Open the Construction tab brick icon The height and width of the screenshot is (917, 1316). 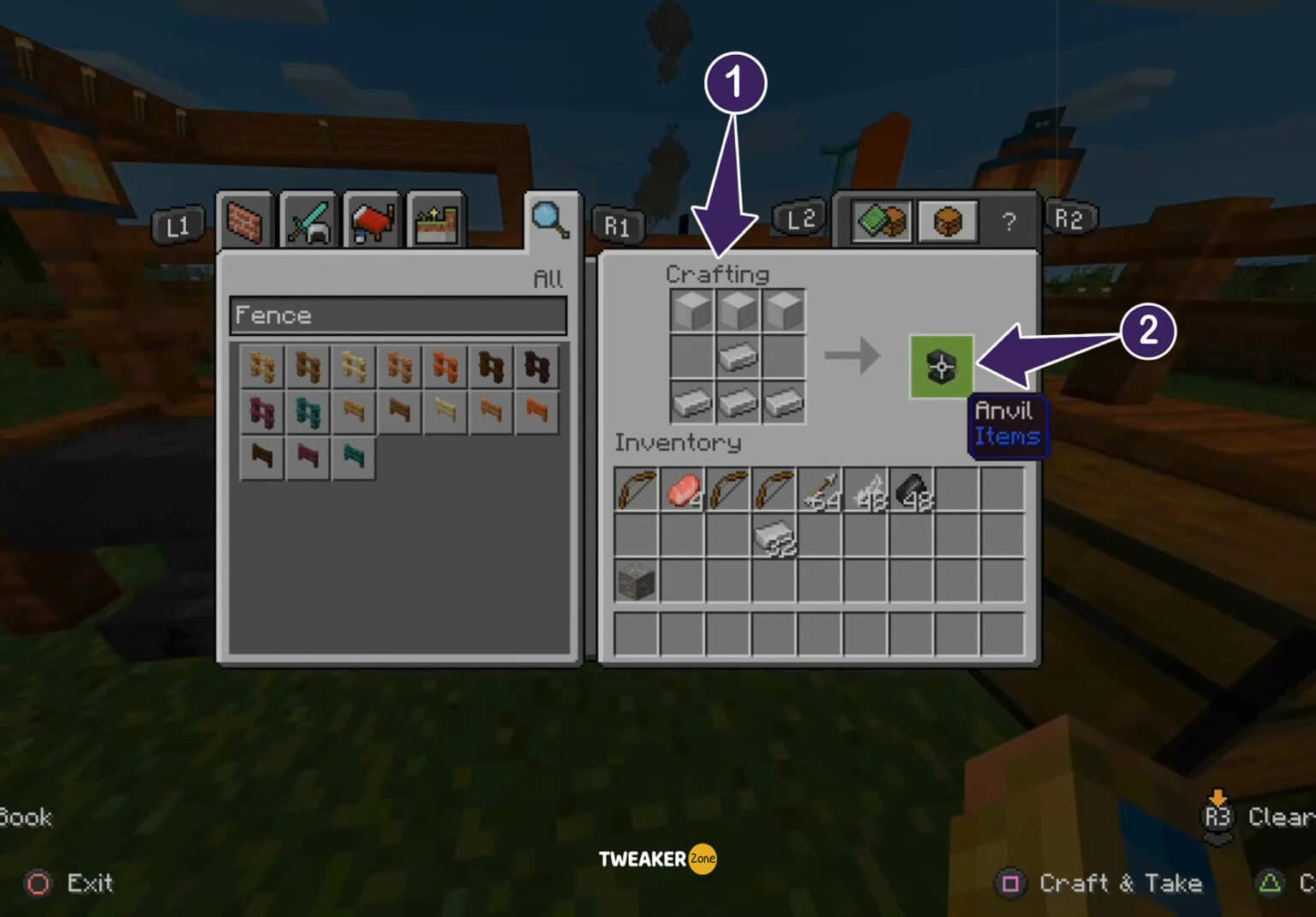[246, 221]
